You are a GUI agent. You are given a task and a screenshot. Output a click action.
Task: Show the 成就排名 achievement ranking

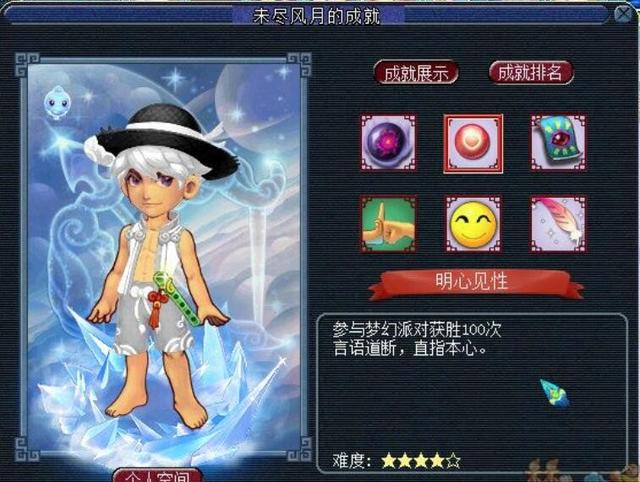pos(531,72)
